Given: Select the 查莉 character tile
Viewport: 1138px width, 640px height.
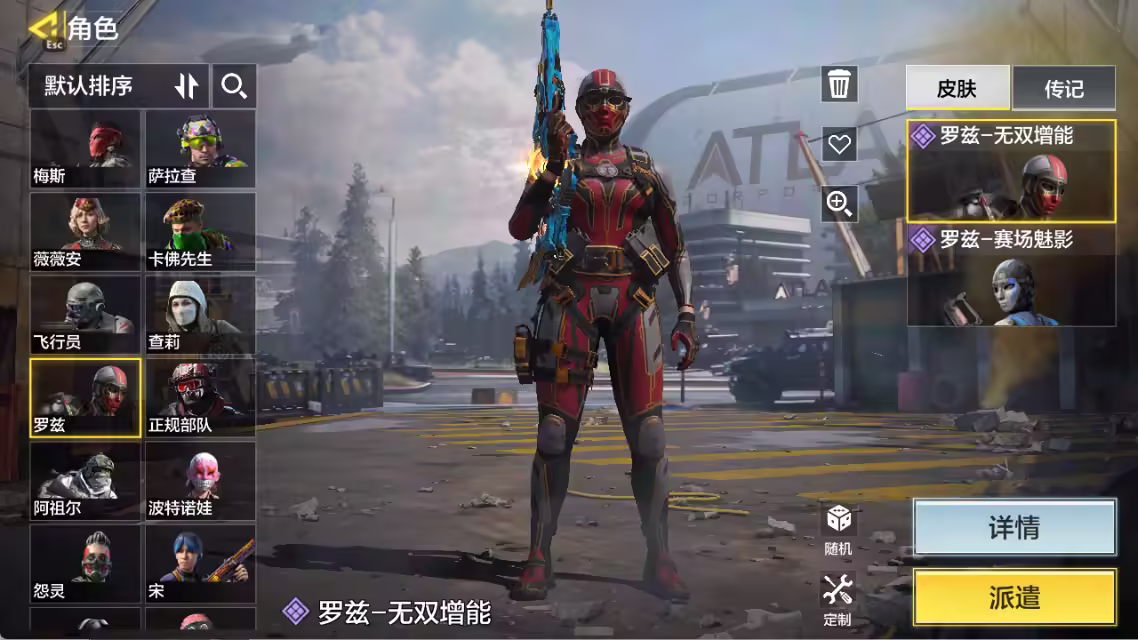Looking at the screenshot, I should pos(200,316).
